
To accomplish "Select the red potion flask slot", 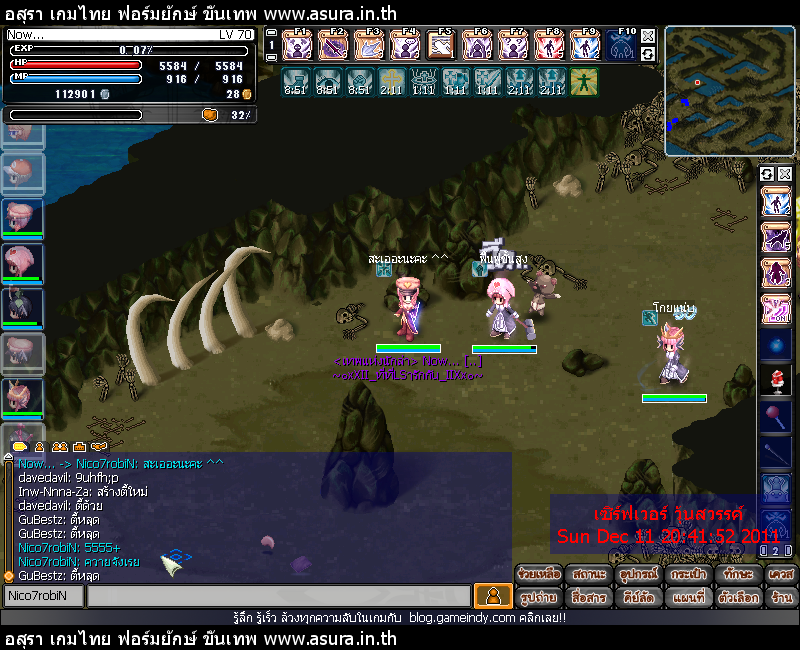I will 777,379.
